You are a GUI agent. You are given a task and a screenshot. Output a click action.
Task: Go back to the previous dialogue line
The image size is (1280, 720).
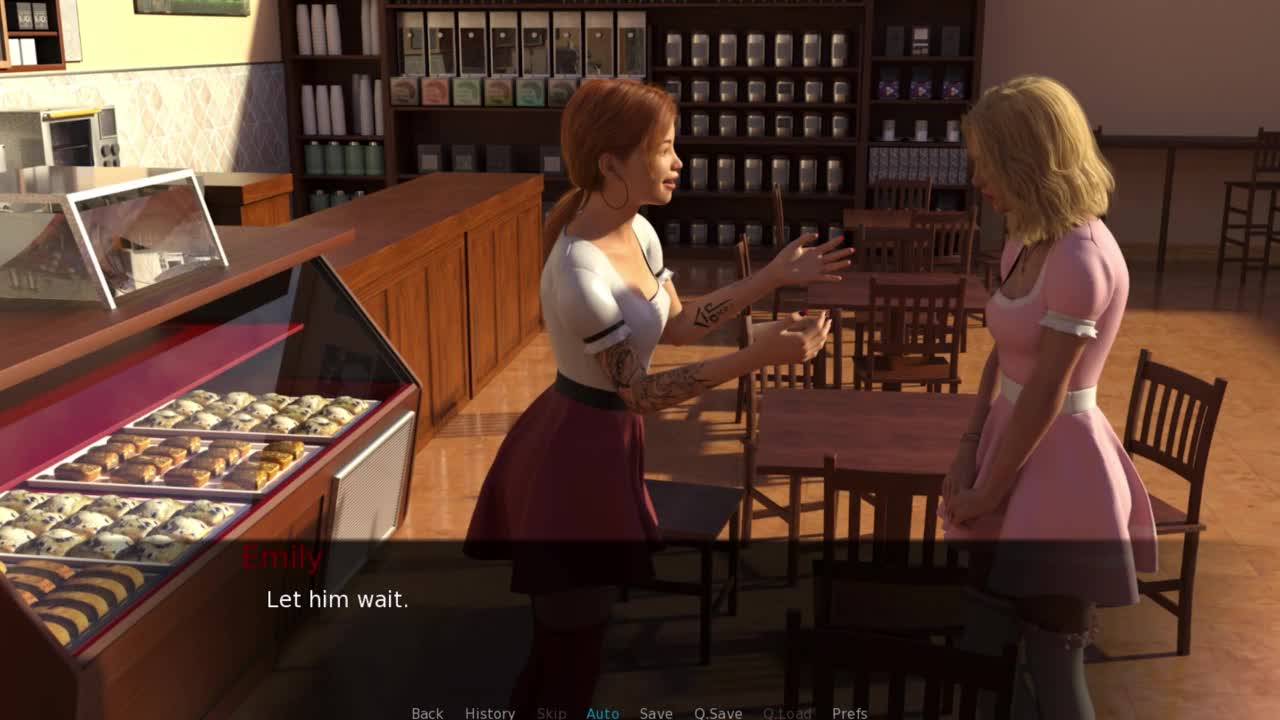tap(427, 713)
